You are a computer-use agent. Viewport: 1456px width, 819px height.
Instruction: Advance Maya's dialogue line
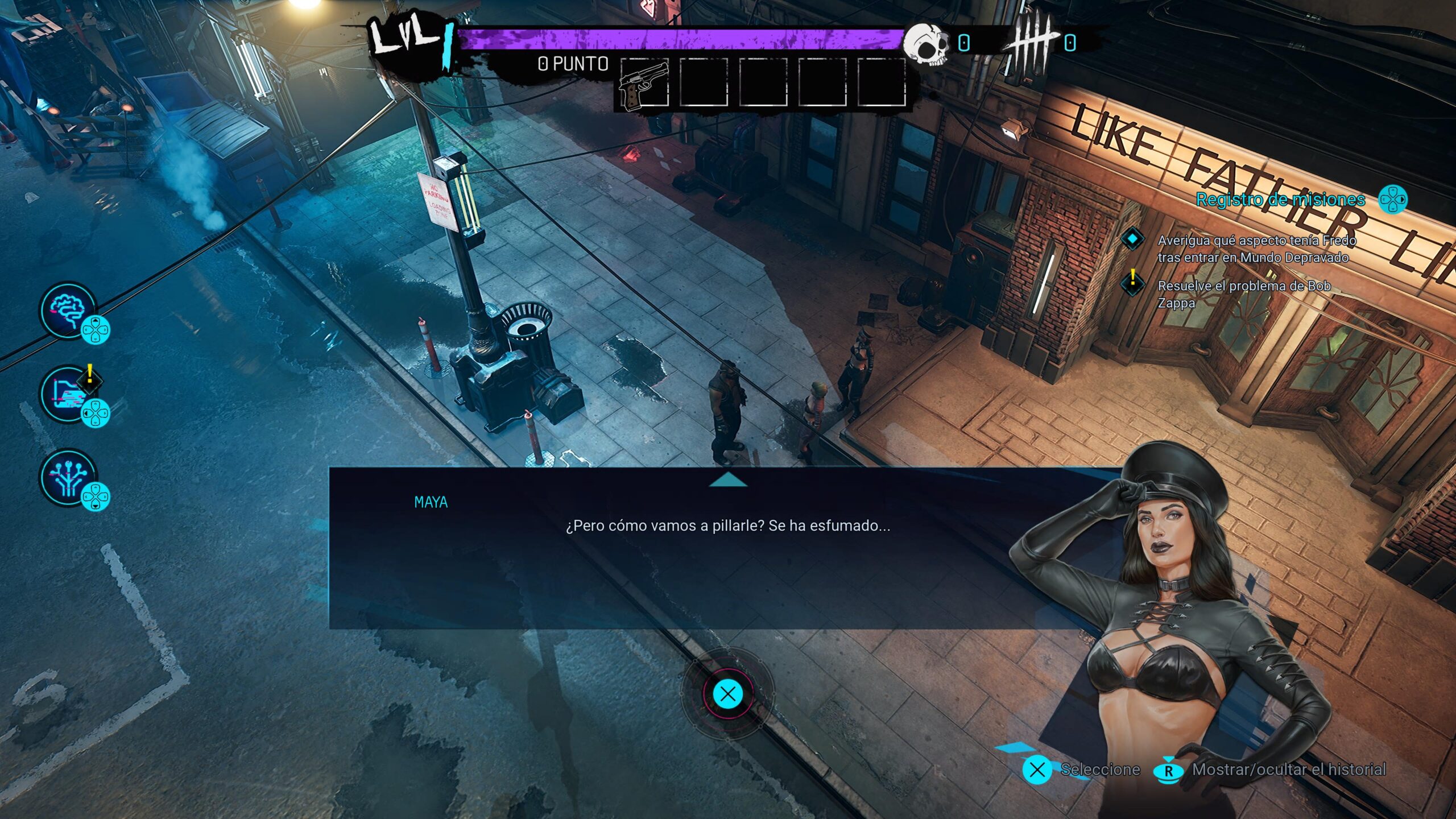click(x=727, y=694)
